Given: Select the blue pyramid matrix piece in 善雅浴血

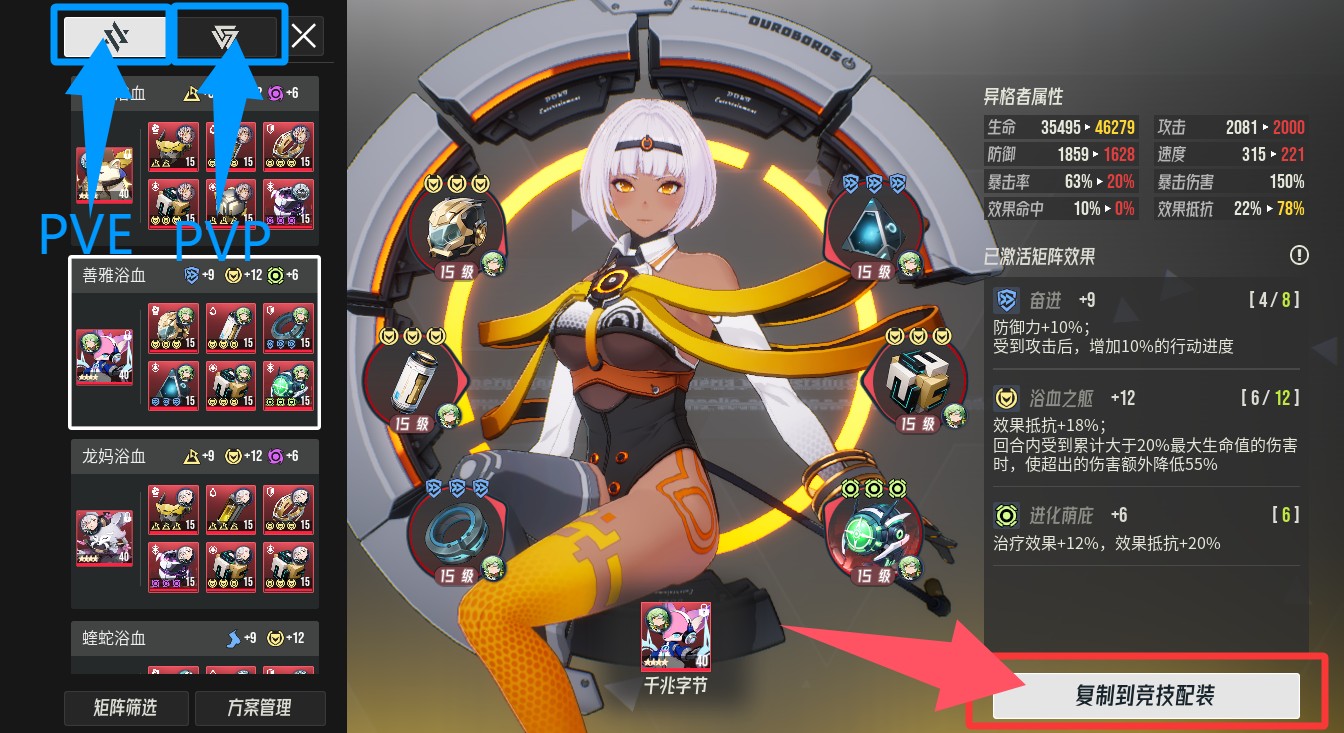Looking at the screenshot, I should pos(174,385).
